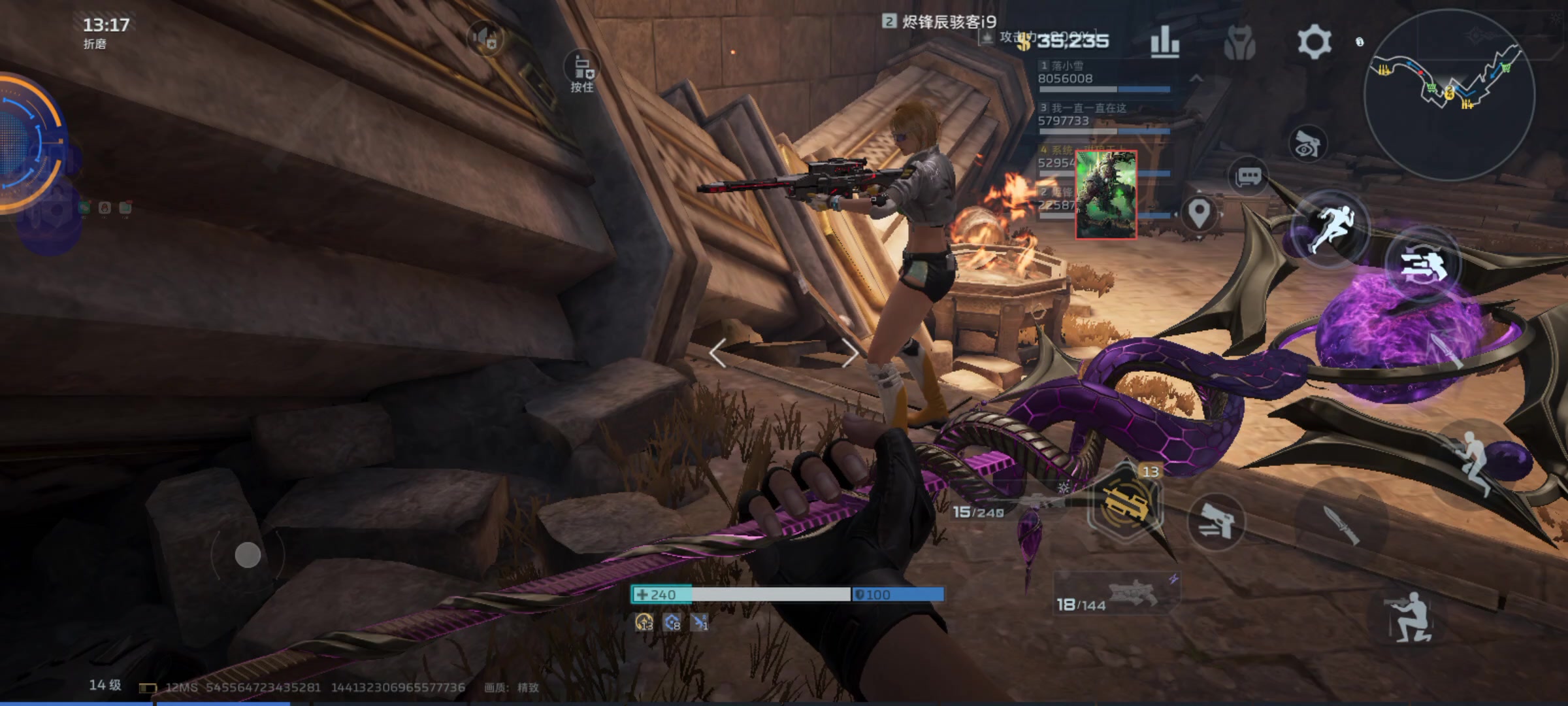
Task: Open the settings gear menu
Action: click(x=1314, y=42)
